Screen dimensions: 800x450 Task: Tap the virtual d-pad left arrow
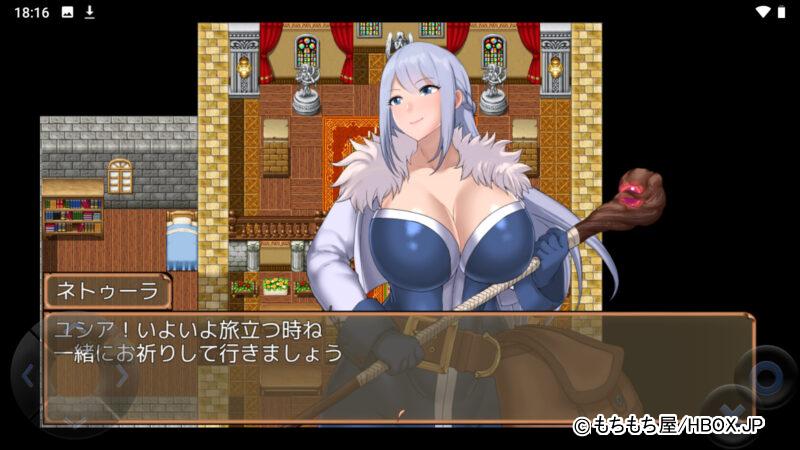(28, 376)
